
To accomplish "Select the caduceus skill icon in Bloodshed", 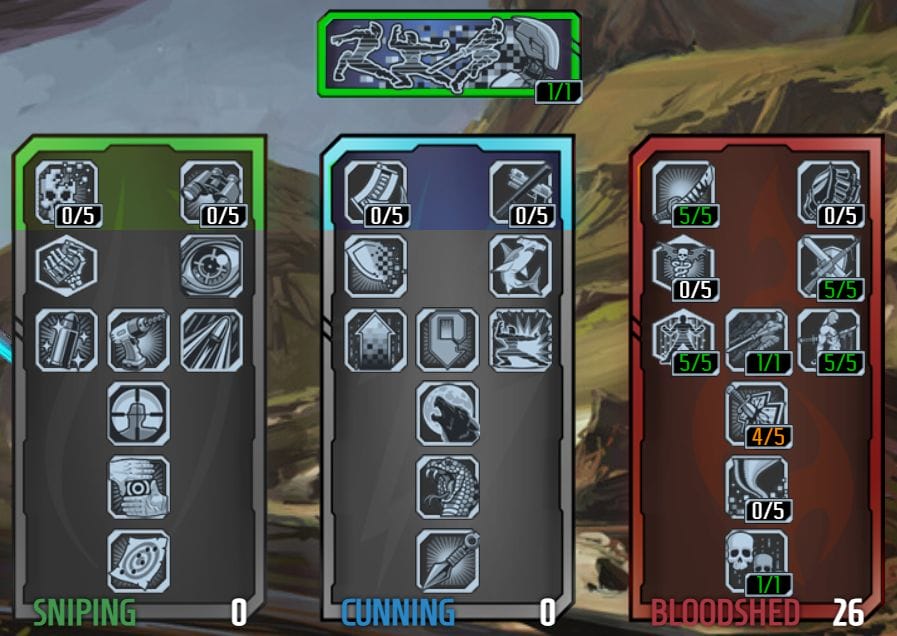I will pos(684,266).
